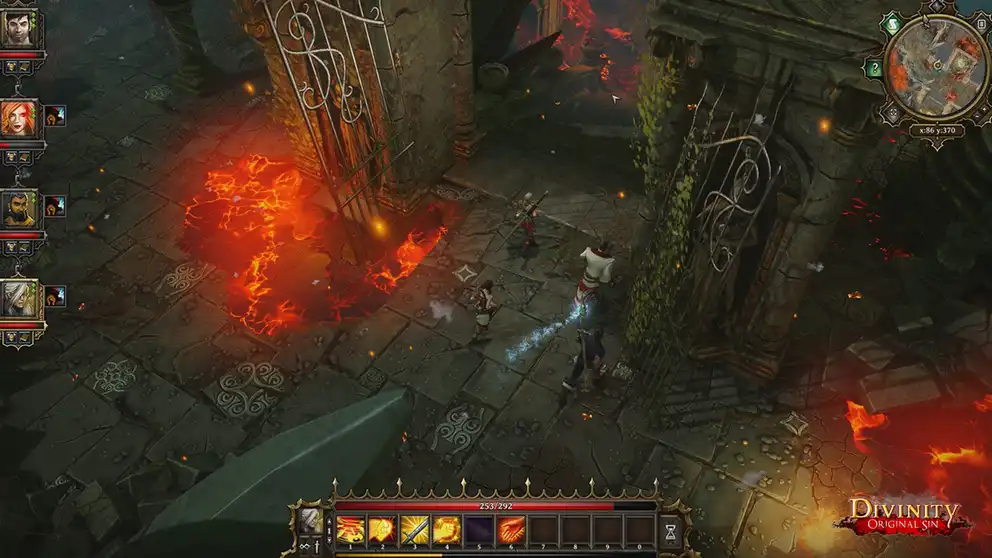Select the bearded man's party portrait
The width and height of the screenshot is (992, 558).
click(x=19, y=207)
